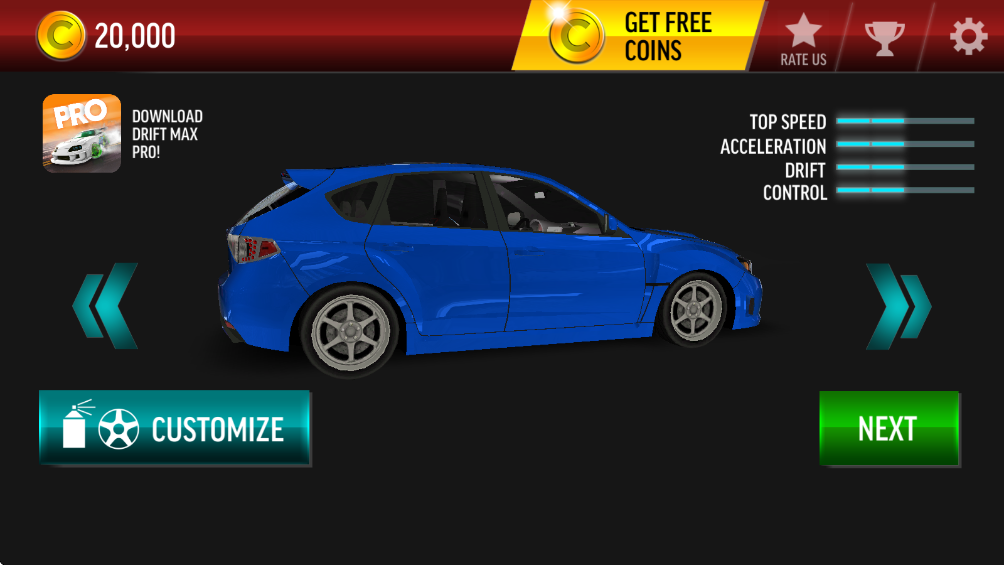Open the Customize car menu

(x=174, y=428)
